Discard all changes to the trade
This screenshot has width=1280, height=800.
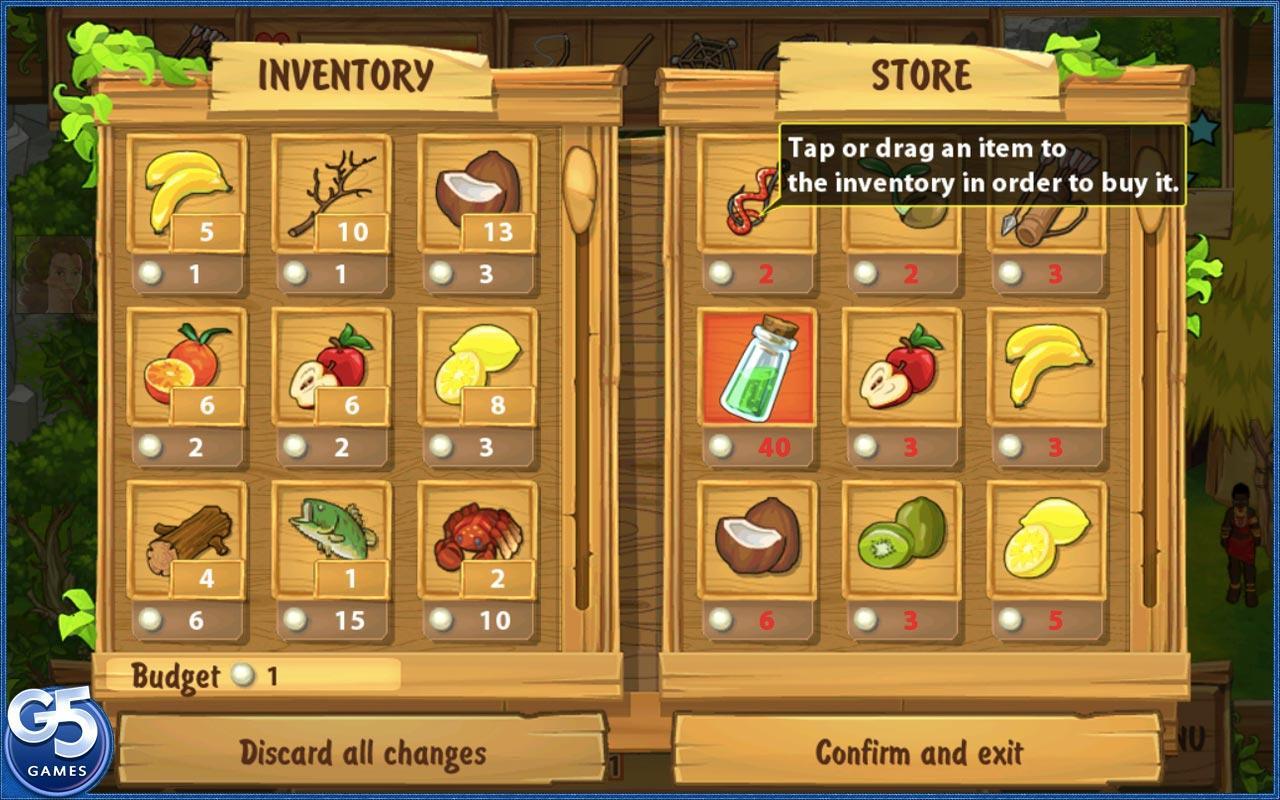point(362,752)
